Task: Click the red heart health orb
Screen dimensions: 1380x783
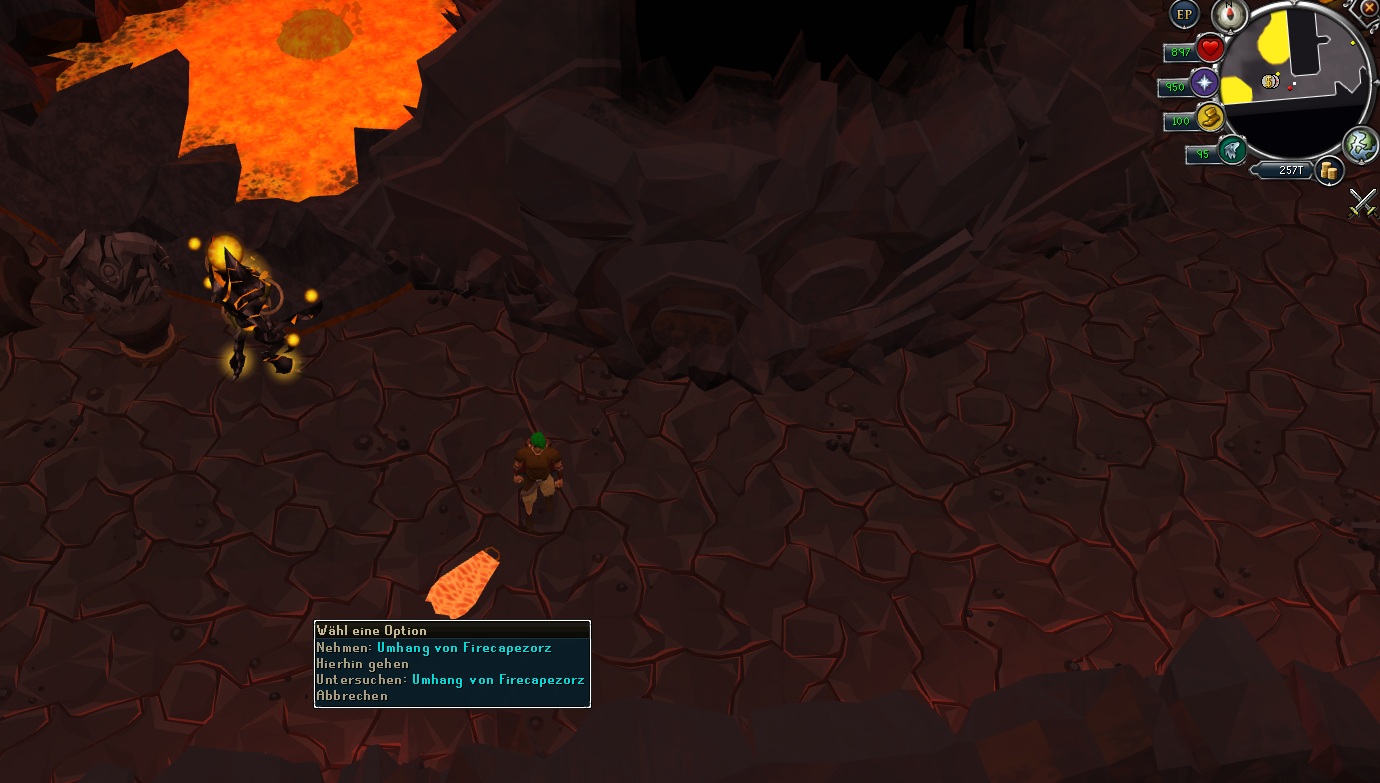Action: (x=1211, y=48)
